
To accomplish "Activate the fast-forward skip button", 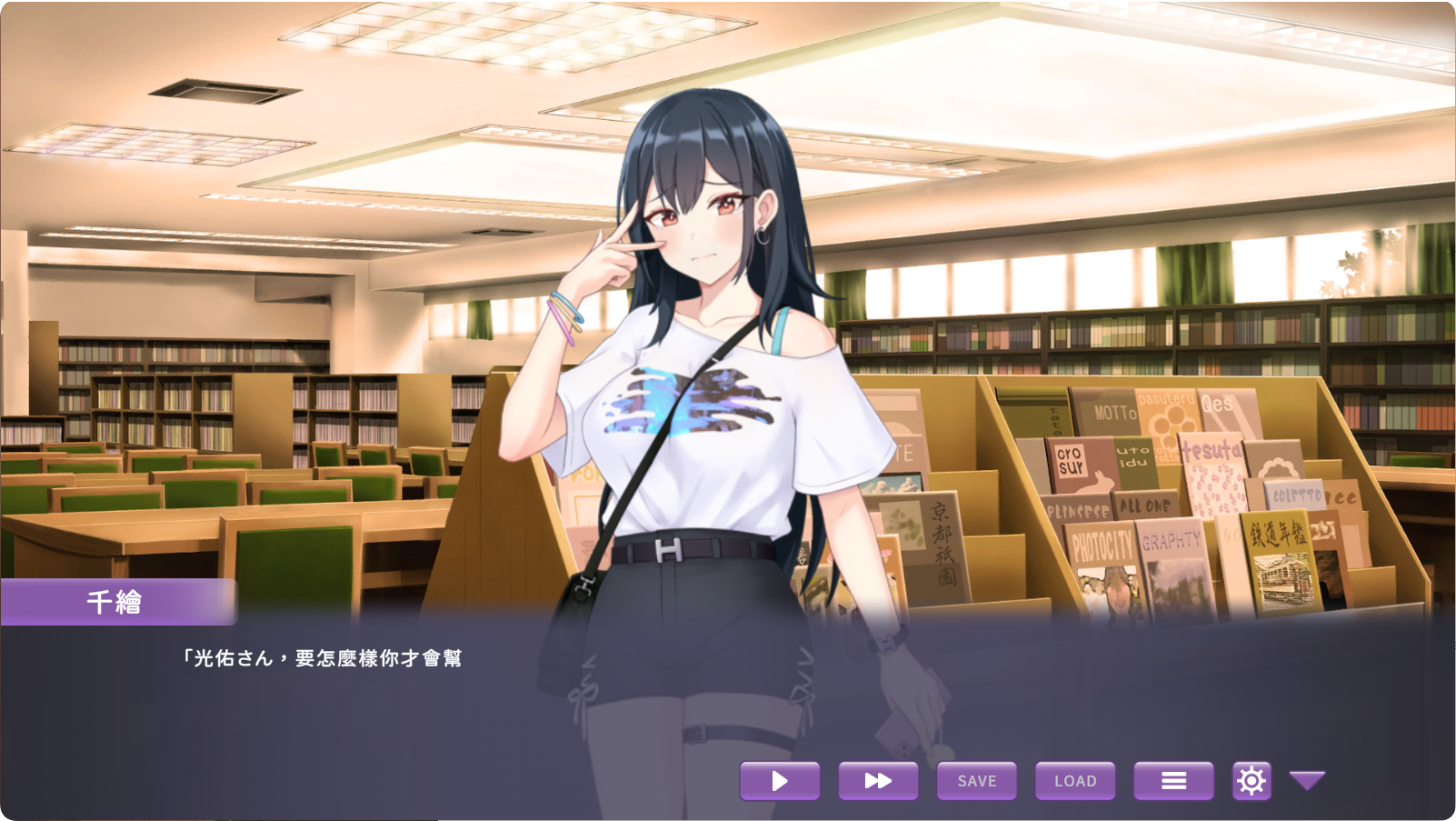I will click(878, 781).
